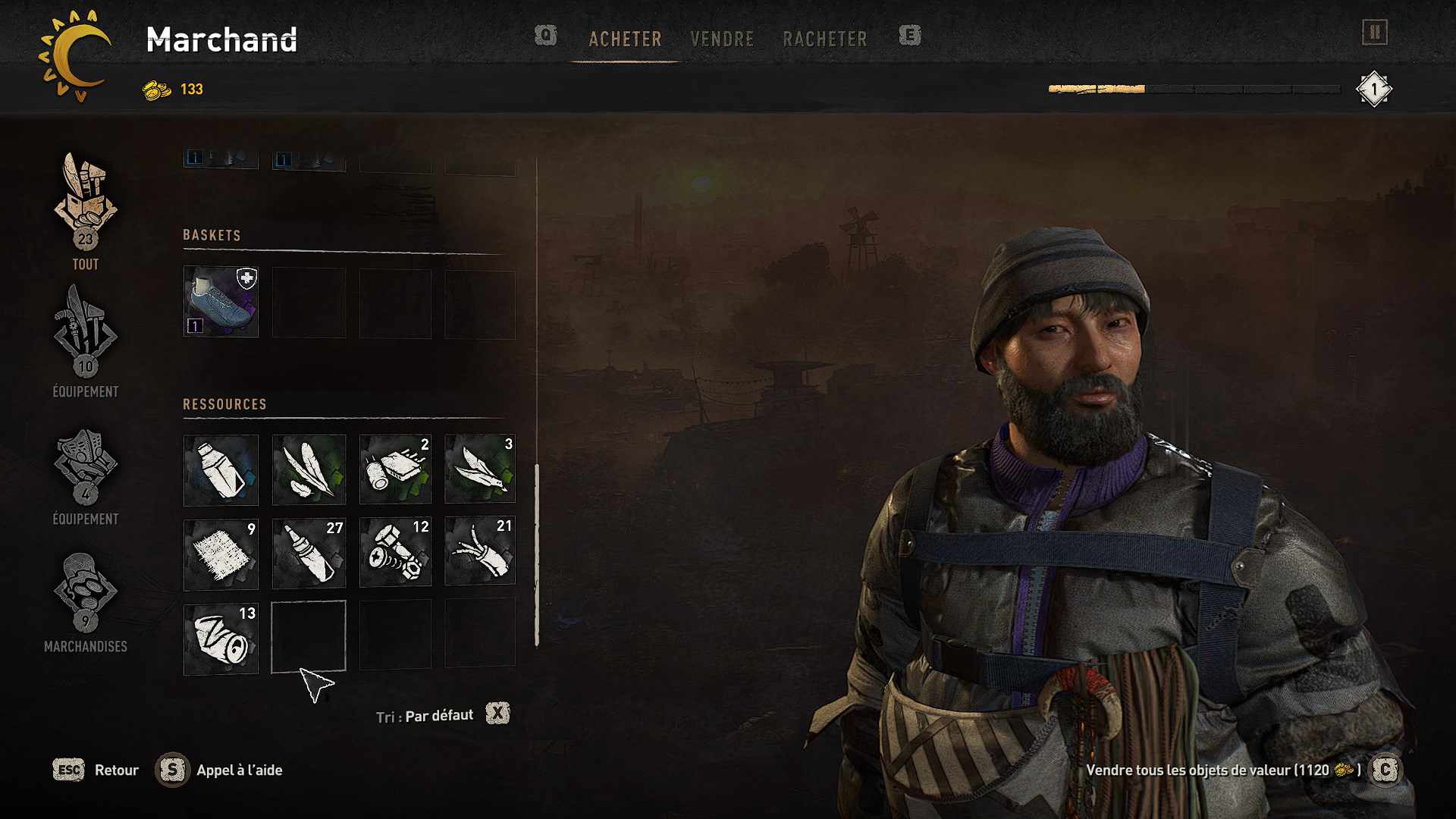This screenshot has height=819, width=1456.
Task: Select the screws resource showing 12
Action: 395,553
